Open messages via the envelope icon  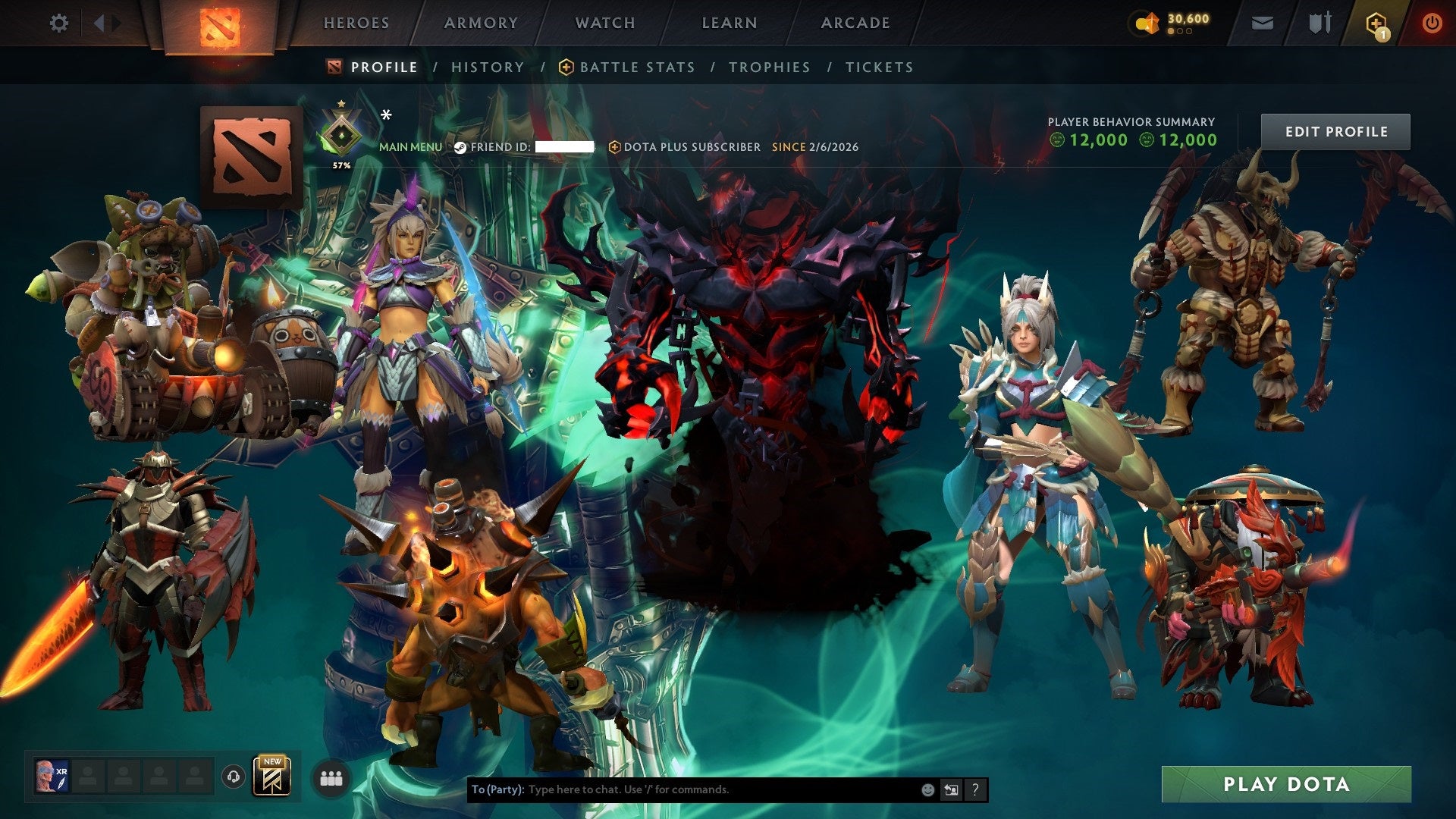[1263, 23]
